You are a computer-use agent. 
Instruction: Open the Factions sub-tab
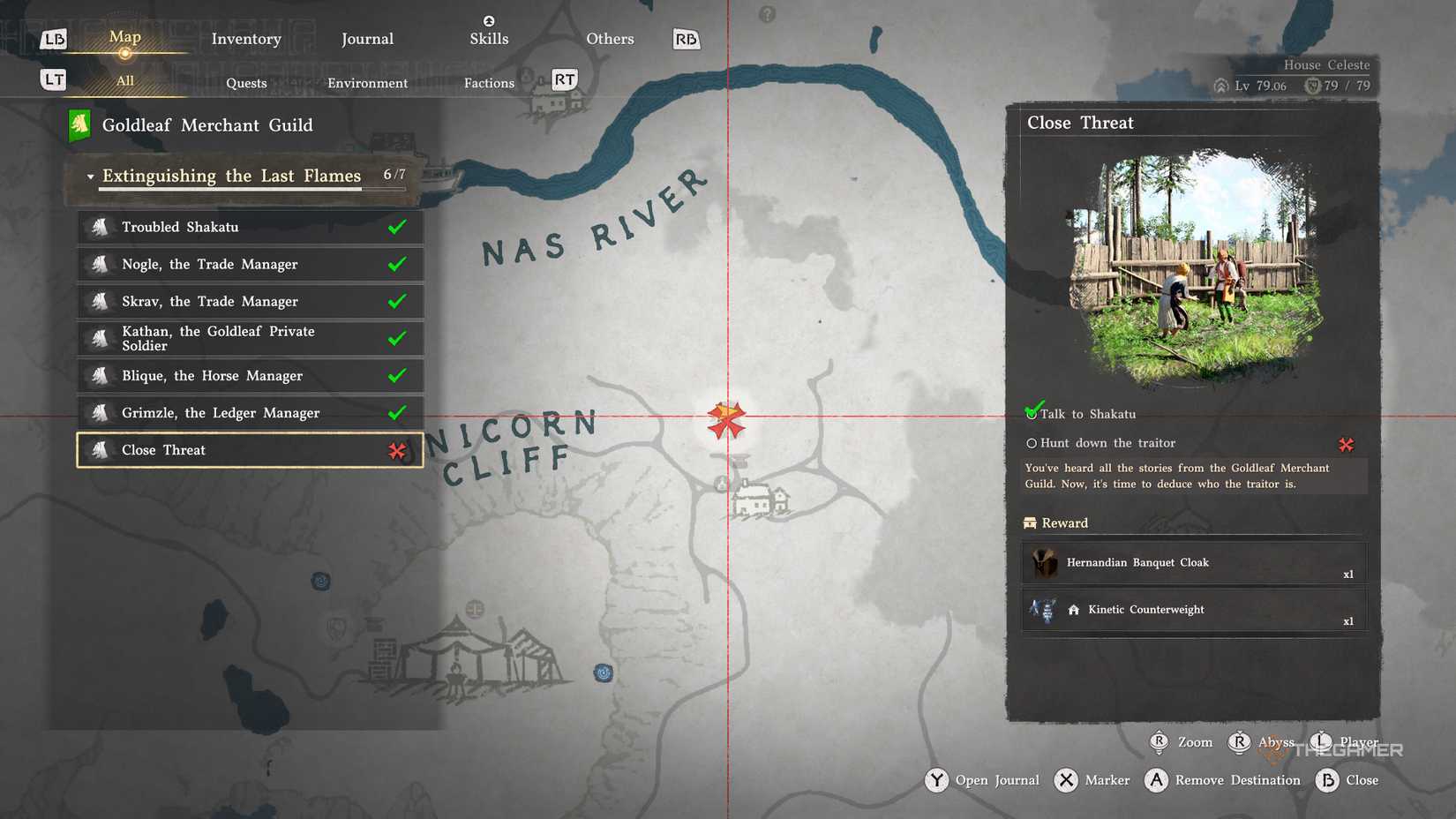coord(488,82)
